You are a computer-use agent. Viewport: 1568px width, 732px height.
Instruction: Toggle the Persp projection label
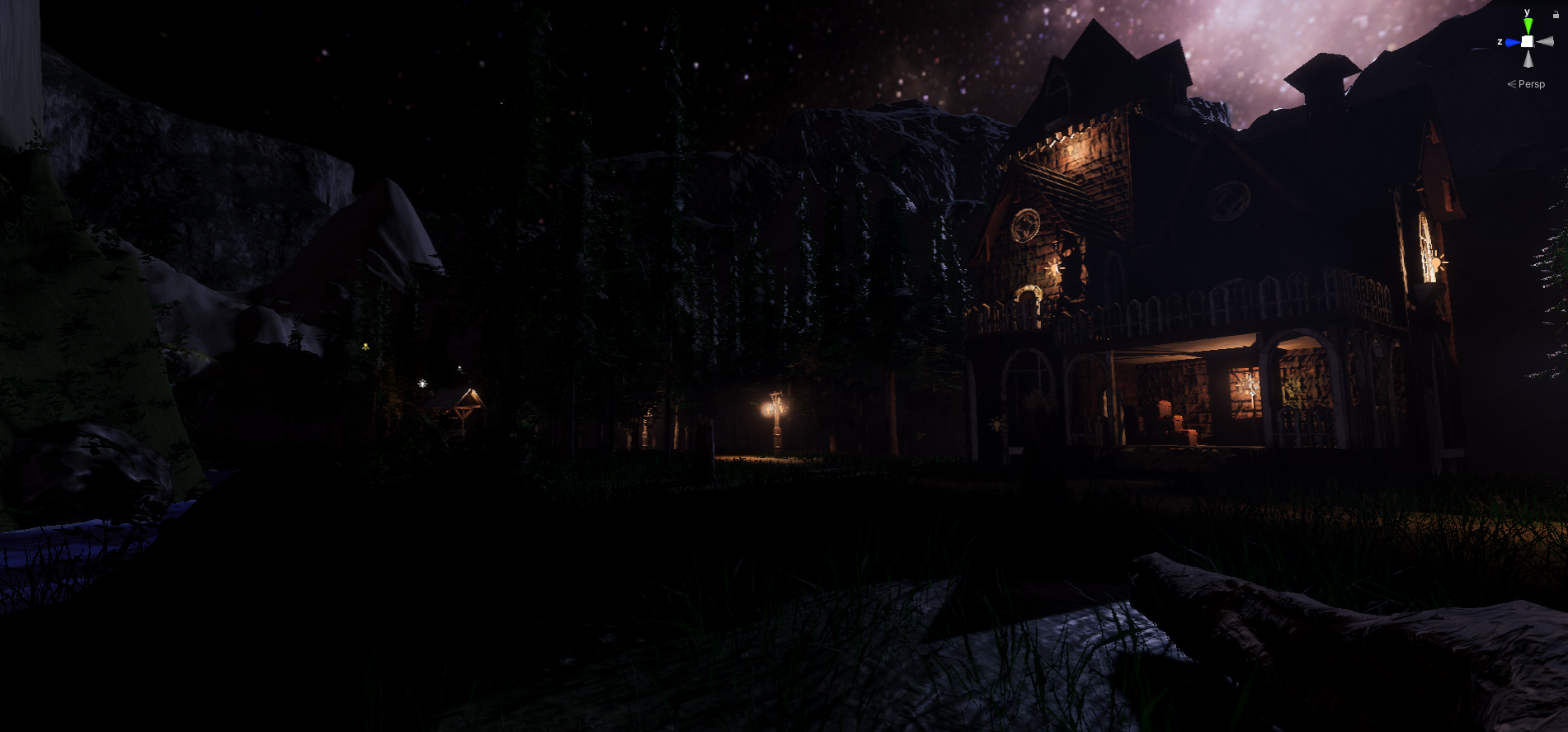click(1530, 84)
